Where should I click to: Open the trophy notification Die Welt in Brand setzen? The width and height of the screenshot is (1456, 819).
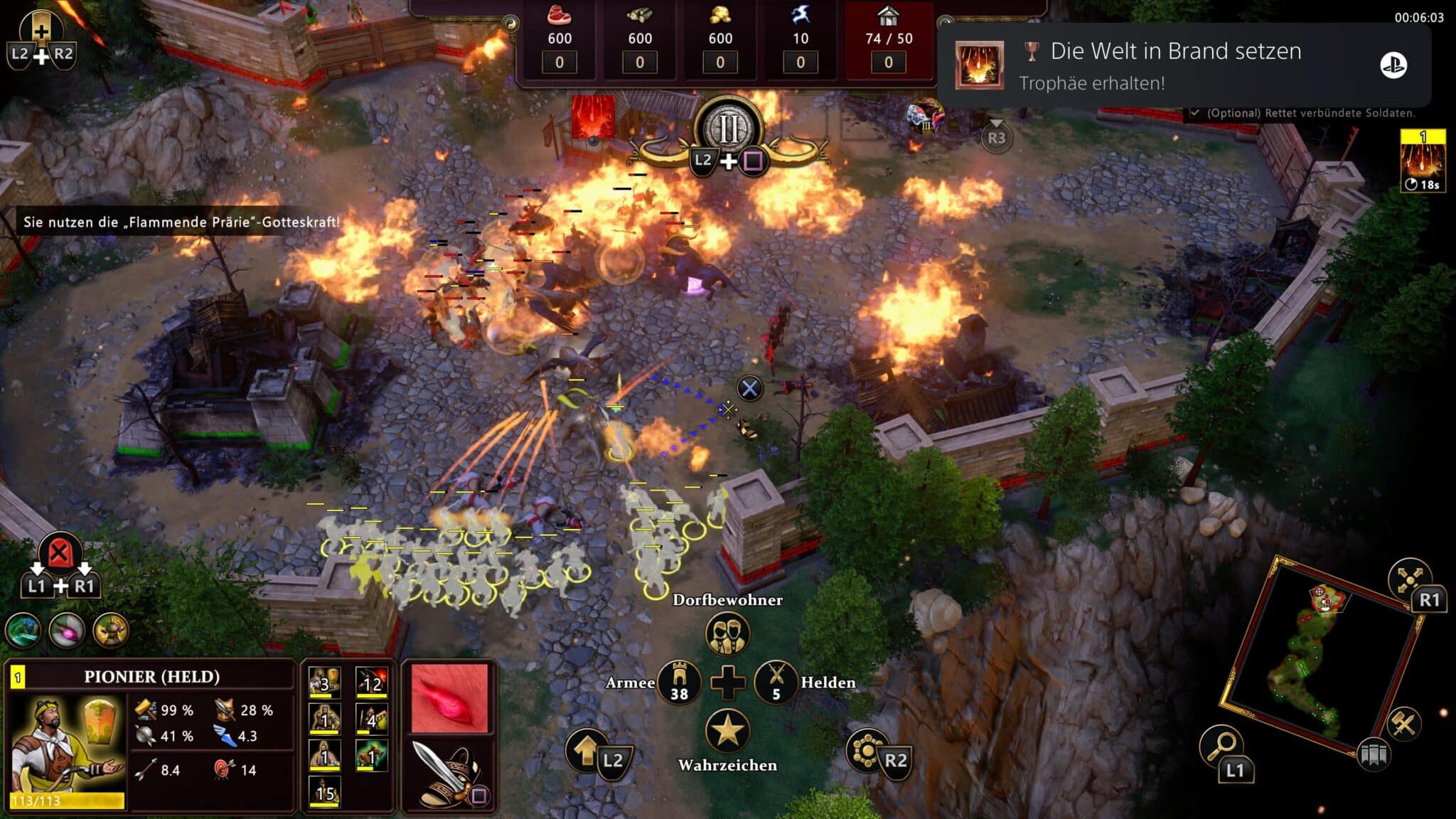[x=1183, y=65]
